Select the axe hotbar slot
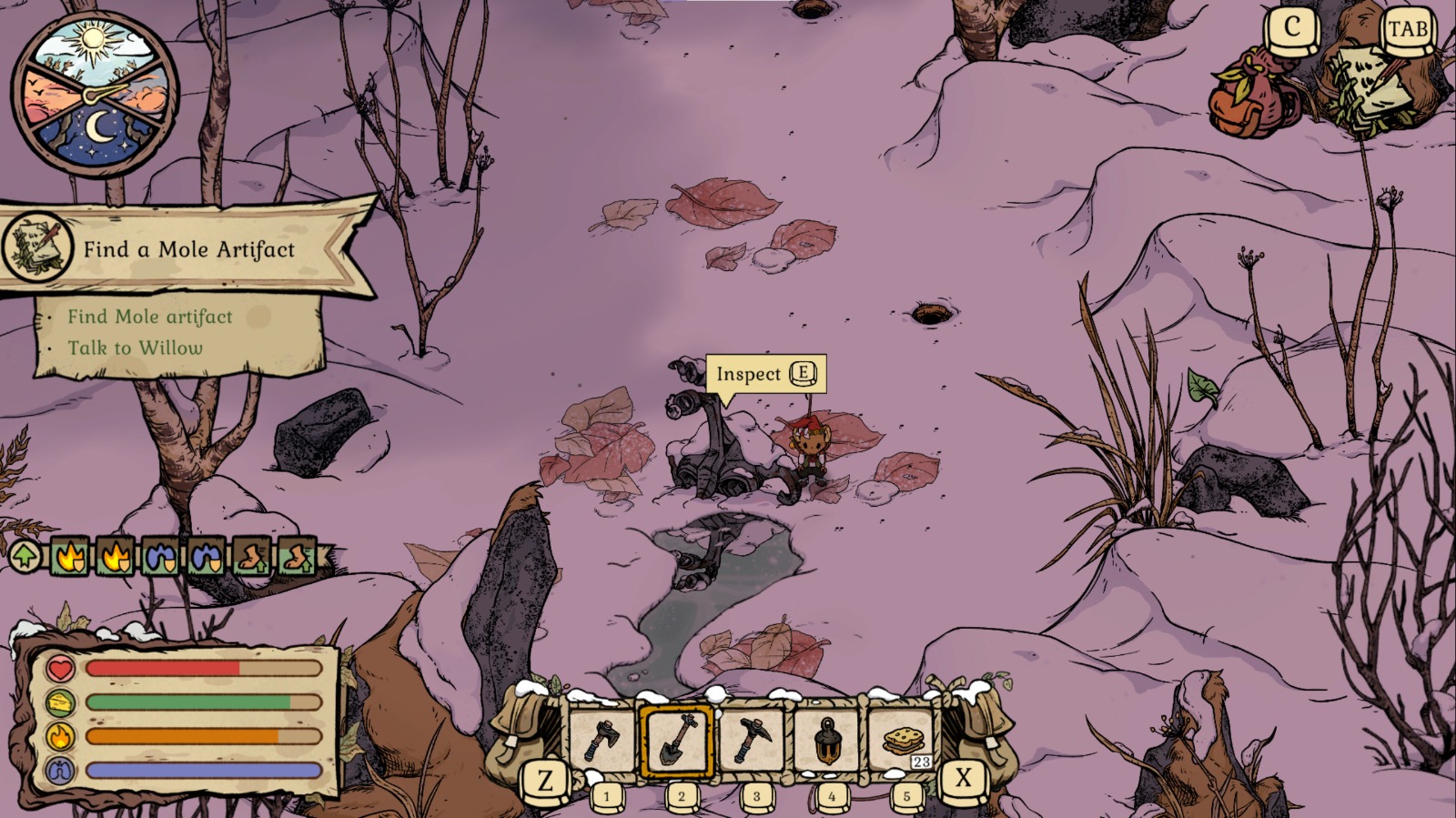Image resolution: width=1456 pixels, height=818 pixels. coord(602,741)
